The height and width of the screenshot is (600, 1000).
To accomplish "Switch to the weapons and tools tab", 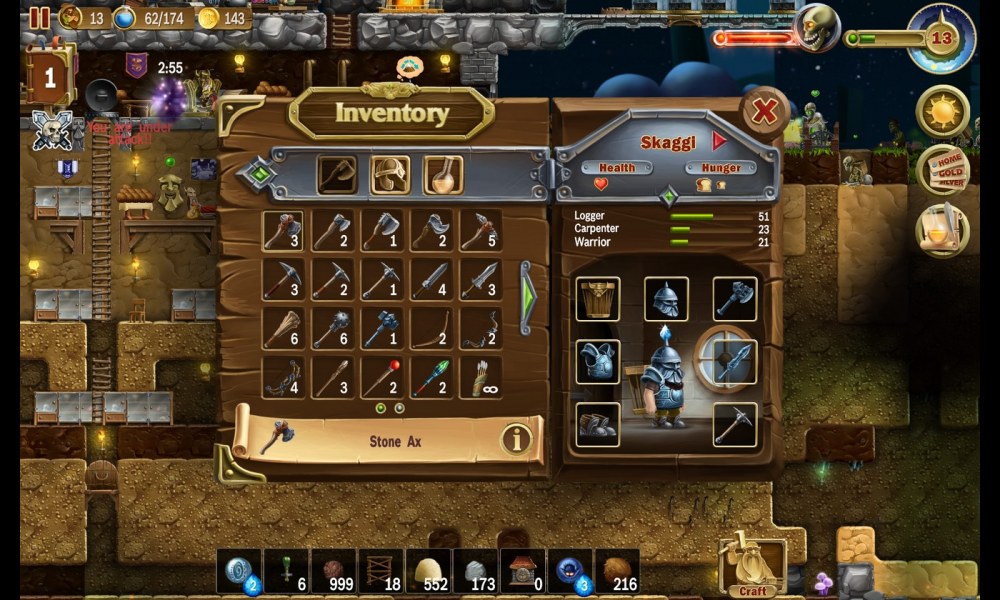I will [x=337, y=175].
